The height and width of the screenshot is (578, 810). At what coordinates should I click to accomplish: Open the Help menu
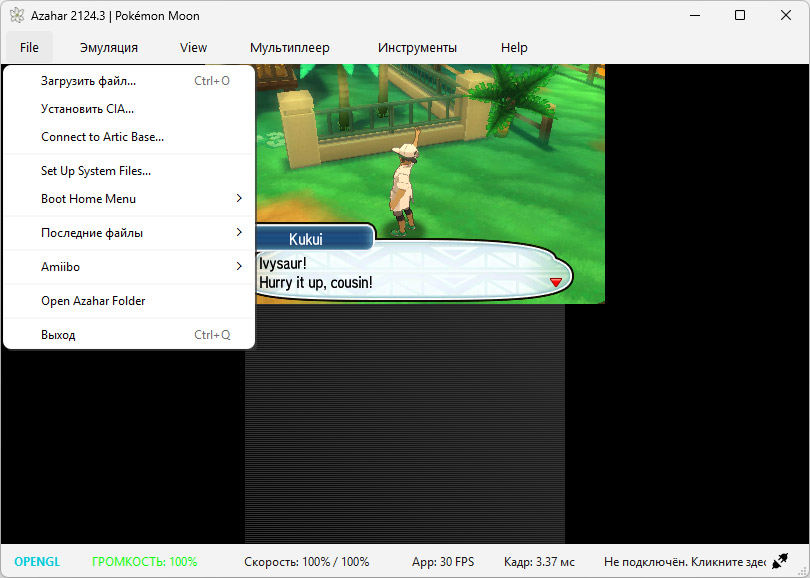tap(514, 47)
